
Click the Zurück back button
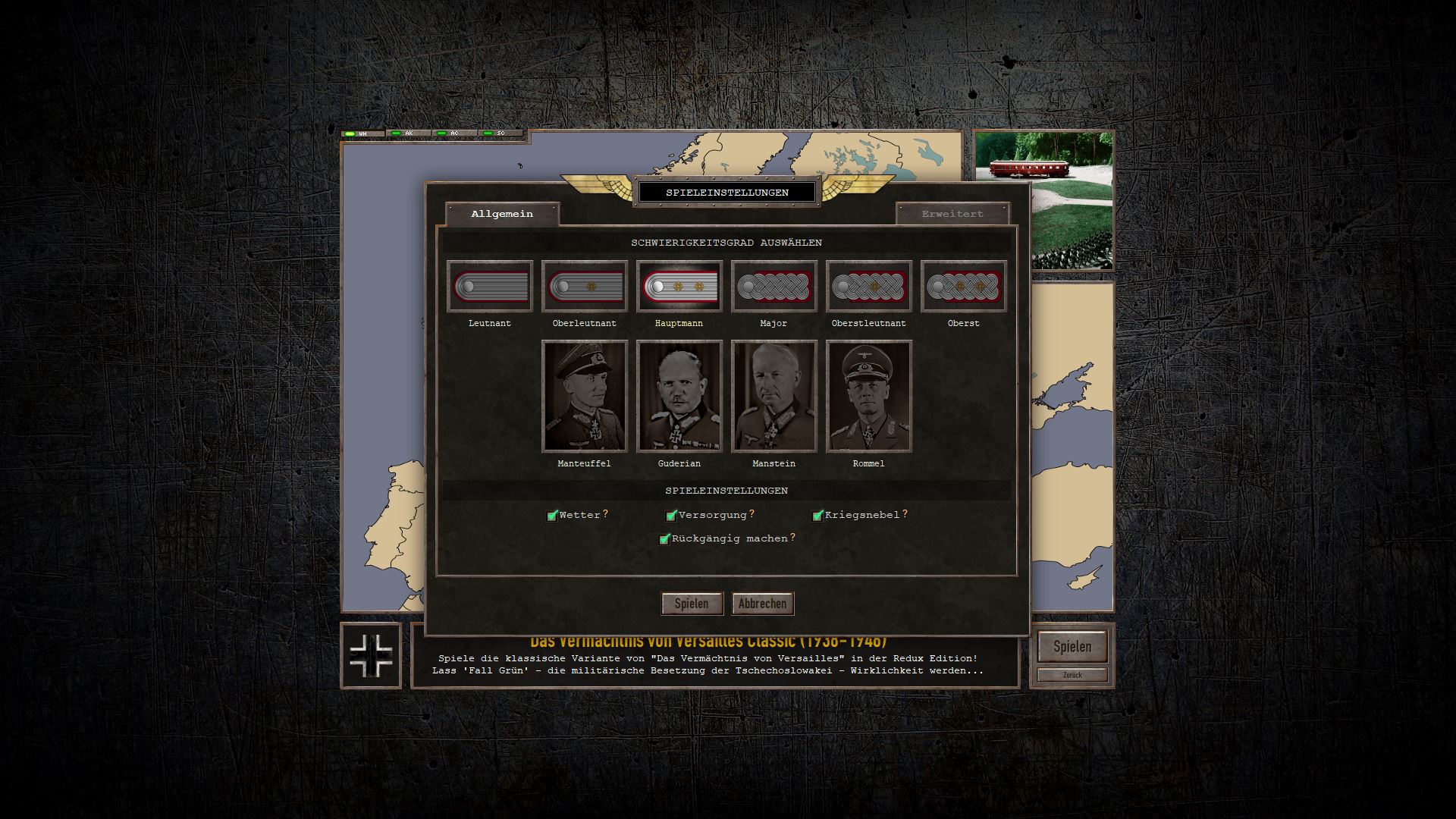point(1072,675)
